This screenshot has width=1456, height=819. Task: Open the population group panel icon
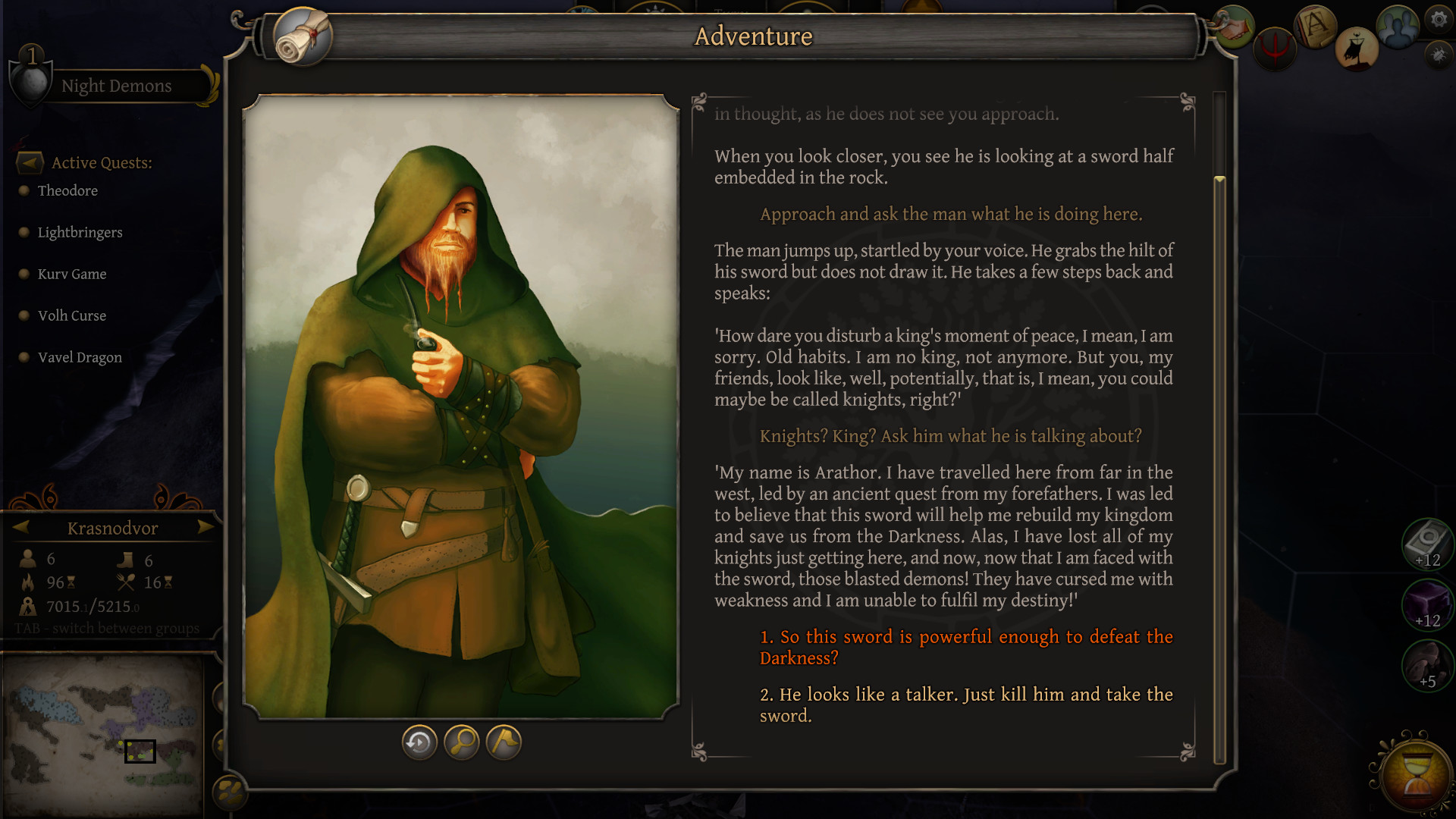(x=1399, y=26)
